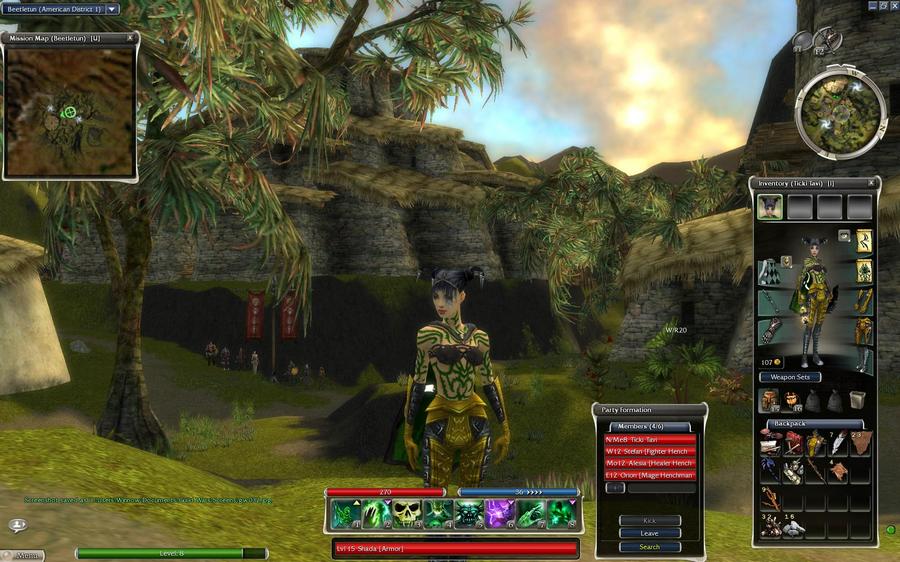Select Stefan the Fighter Henchman row
The height and width of the screenshot is (562, 900).
(x=649, y=451)
